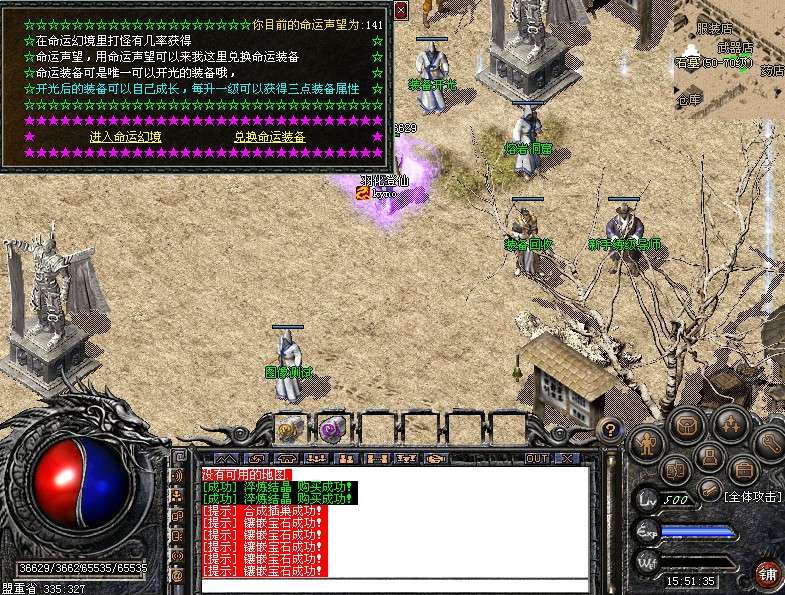The image size is (785, 595).
Task: Select the gold scroll hotbar slot
Action: coord(290,427)
